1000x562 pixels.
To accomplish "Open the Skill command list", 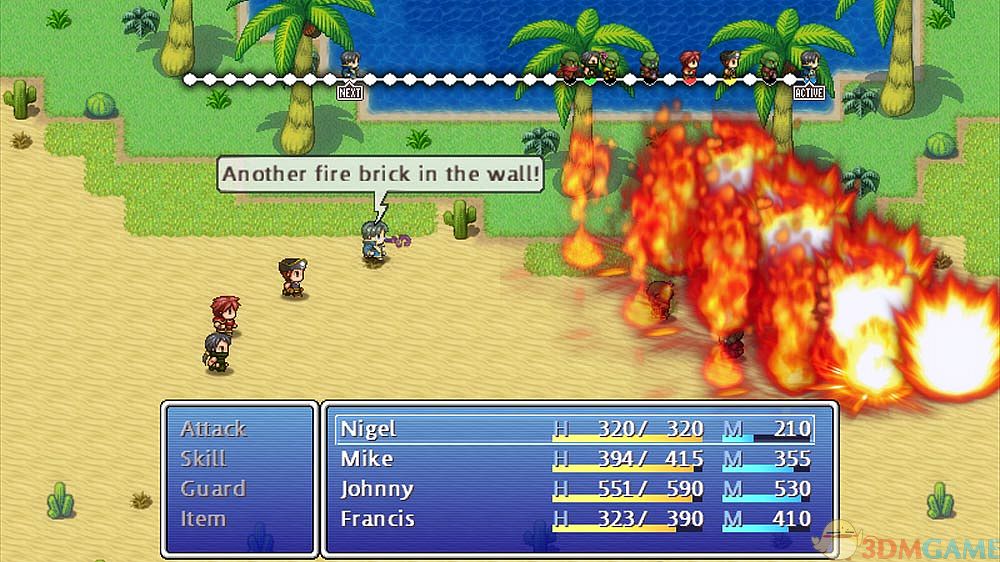I will click(x=203, y=459).
